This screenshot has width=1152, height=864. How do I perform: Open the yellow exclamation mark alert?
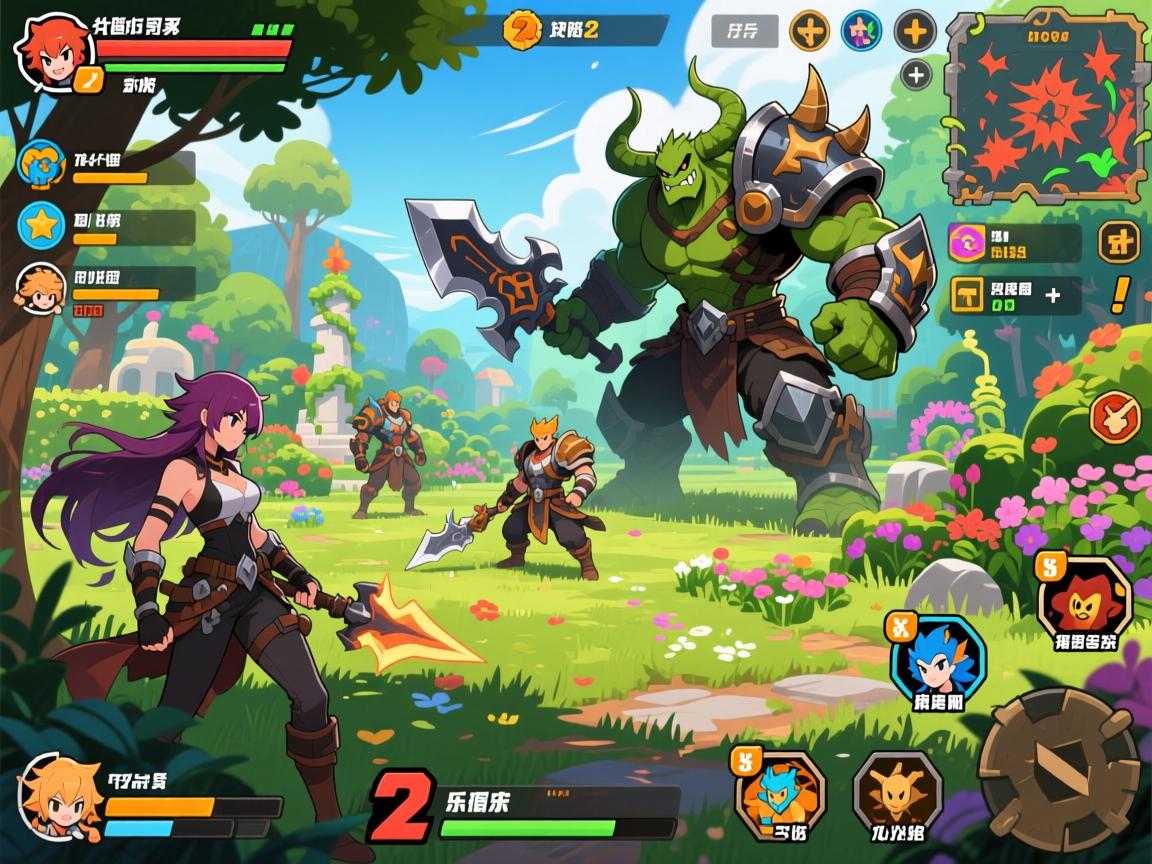[x=1120, y=294]
